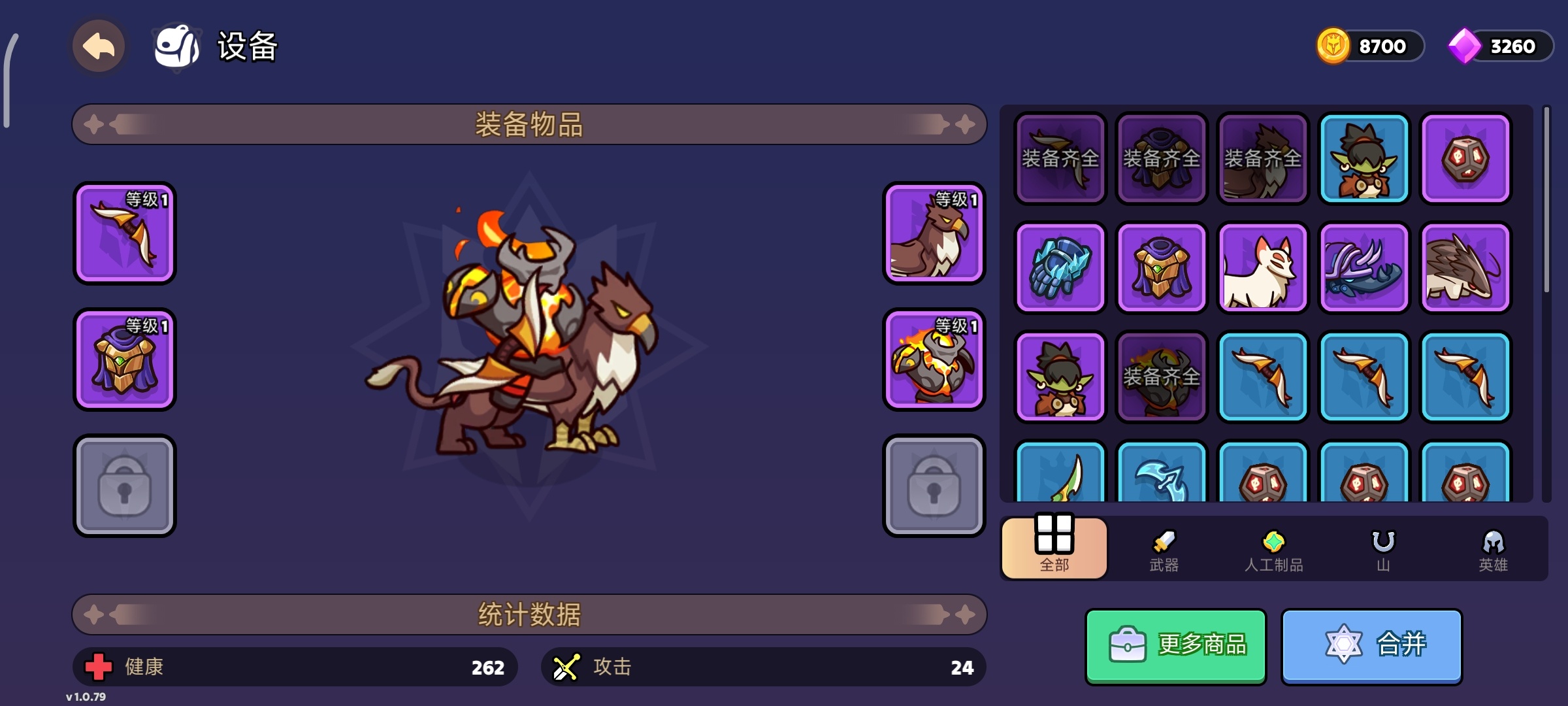Open the 英雄 tab
Image resolution: width=1568 pixels, height=706 pixels.
click(1492, 549)
